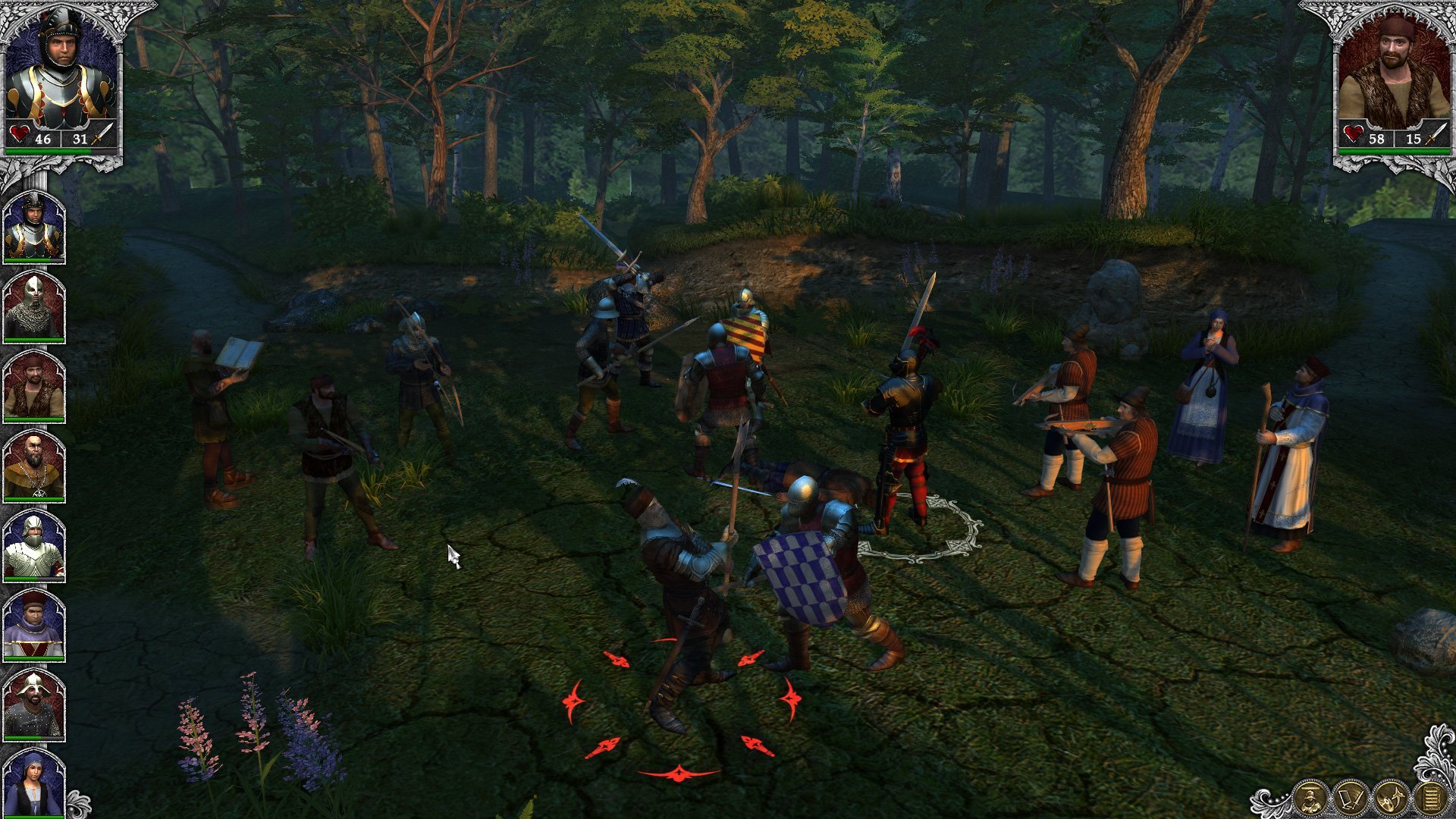The image size is (1456, 819).
Task: Open the character sheet soldier icon
Action: [x=1310, y=799]
